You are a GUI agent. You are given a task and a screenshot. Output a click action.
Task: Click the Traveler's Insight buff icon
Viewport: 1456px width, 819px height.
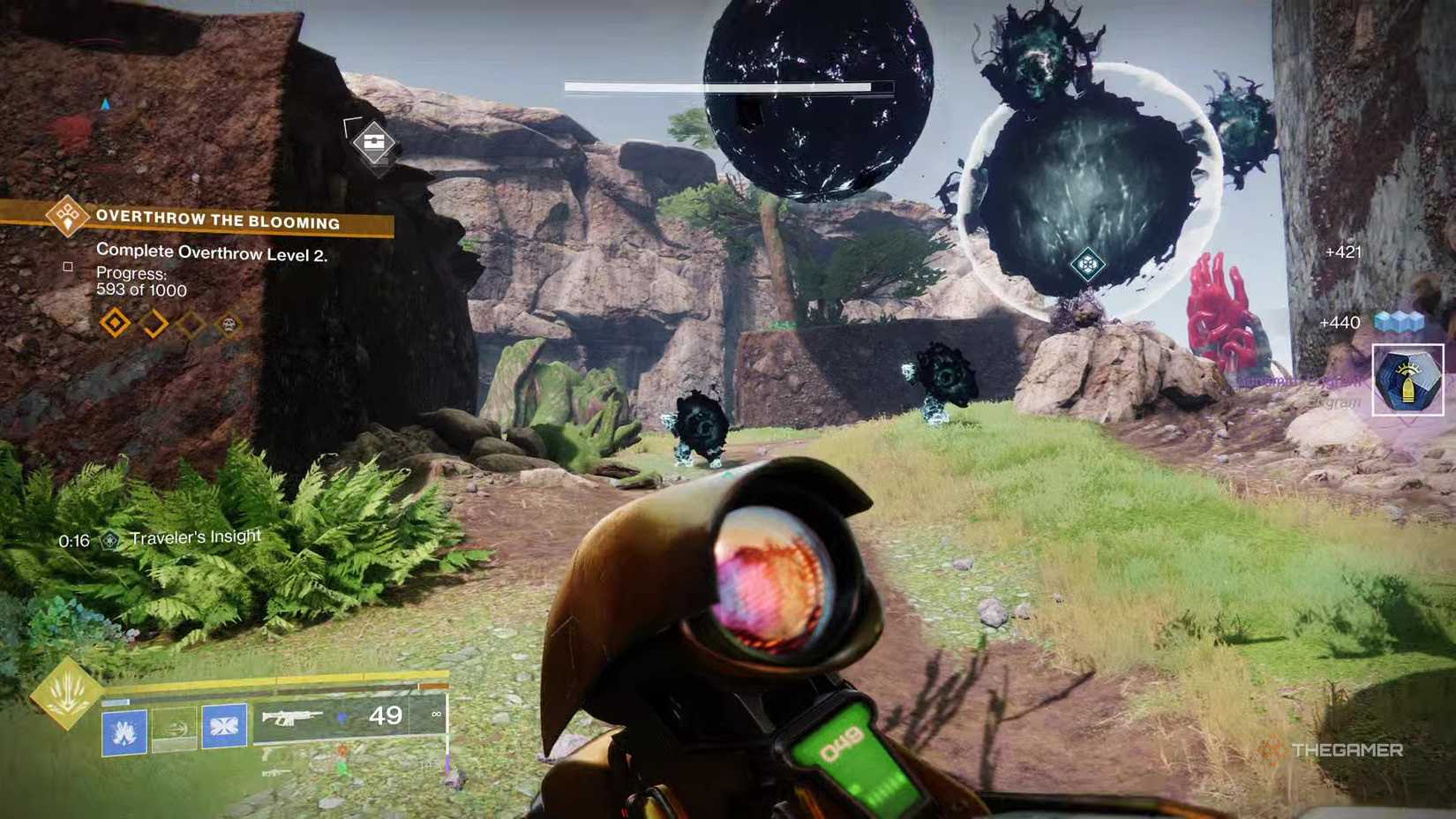(110, 540)
